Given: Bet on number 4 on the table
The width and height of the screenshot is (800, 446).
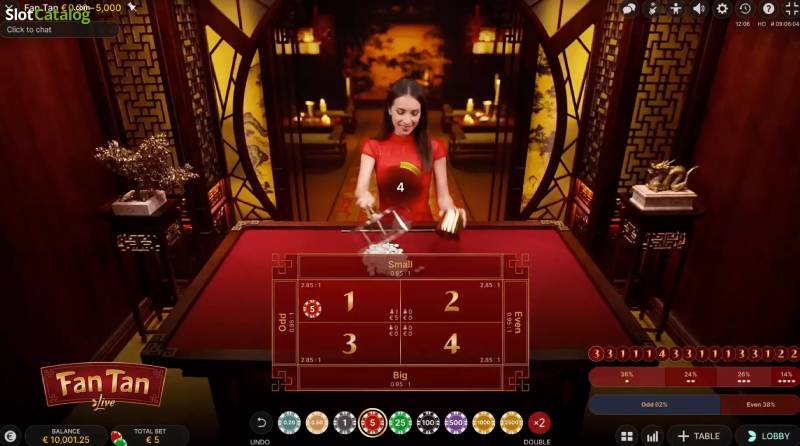Looking at the screenshot, I should tap(451, 343).
